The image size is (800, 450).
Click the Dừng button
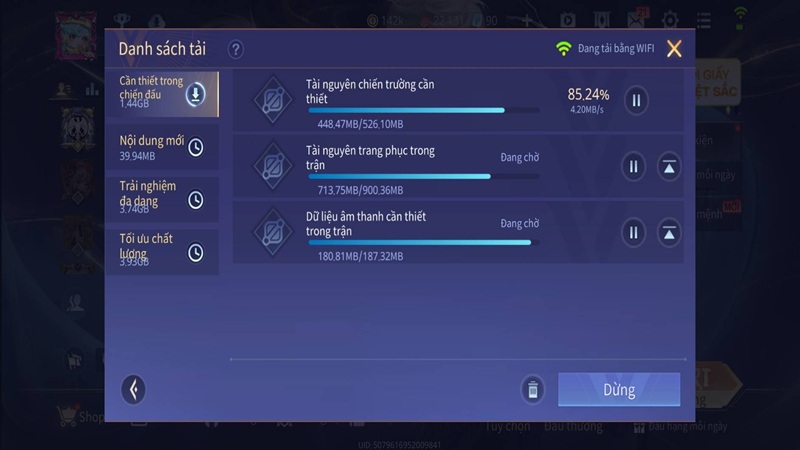(618, 389)
